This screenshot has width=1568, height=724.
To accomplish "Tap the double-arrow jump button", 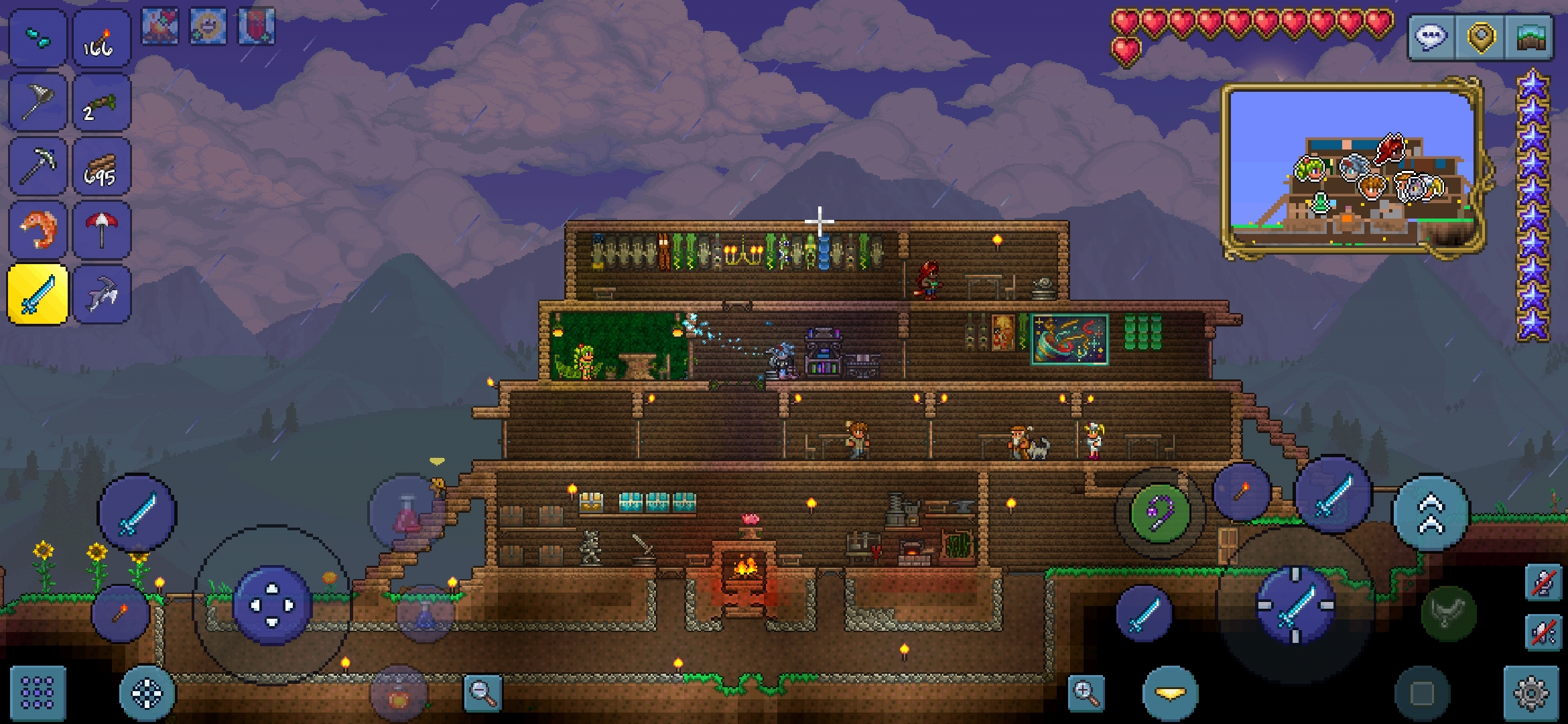I will (x=1431, y=514).
